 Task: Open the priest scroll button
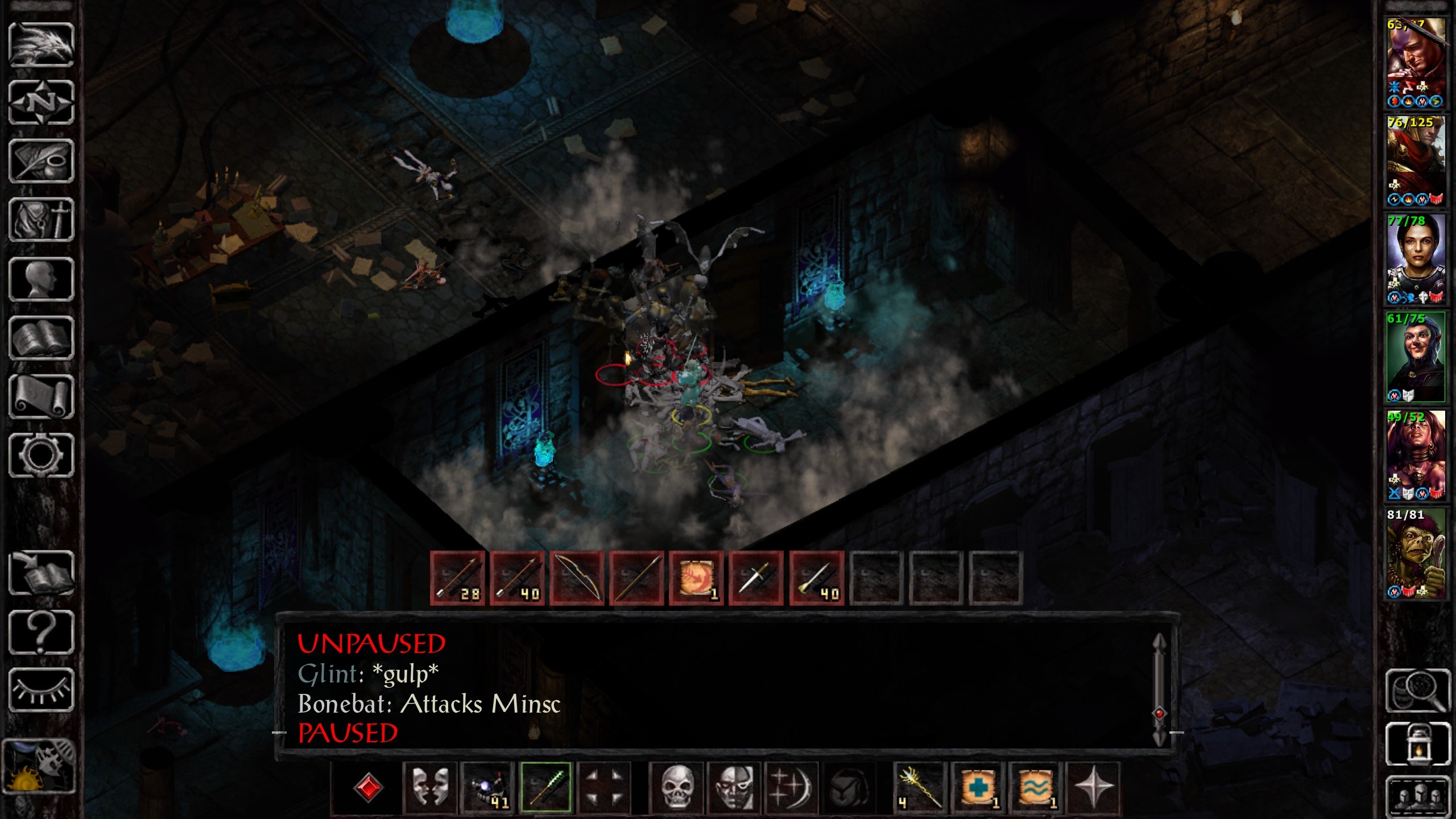click(x=41, y=396)
